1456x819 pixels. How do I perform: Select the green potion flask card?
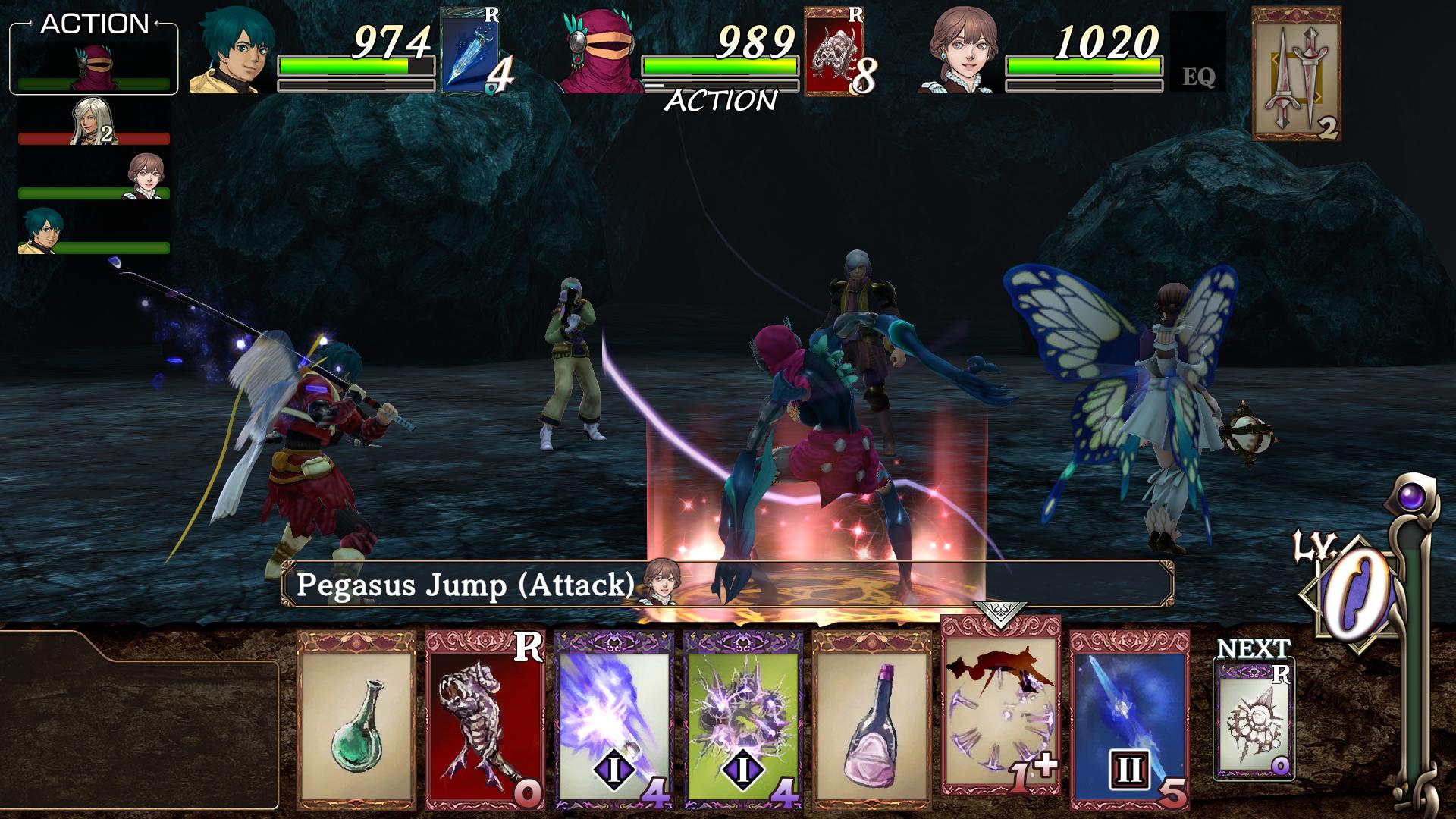tap(356, 719)
